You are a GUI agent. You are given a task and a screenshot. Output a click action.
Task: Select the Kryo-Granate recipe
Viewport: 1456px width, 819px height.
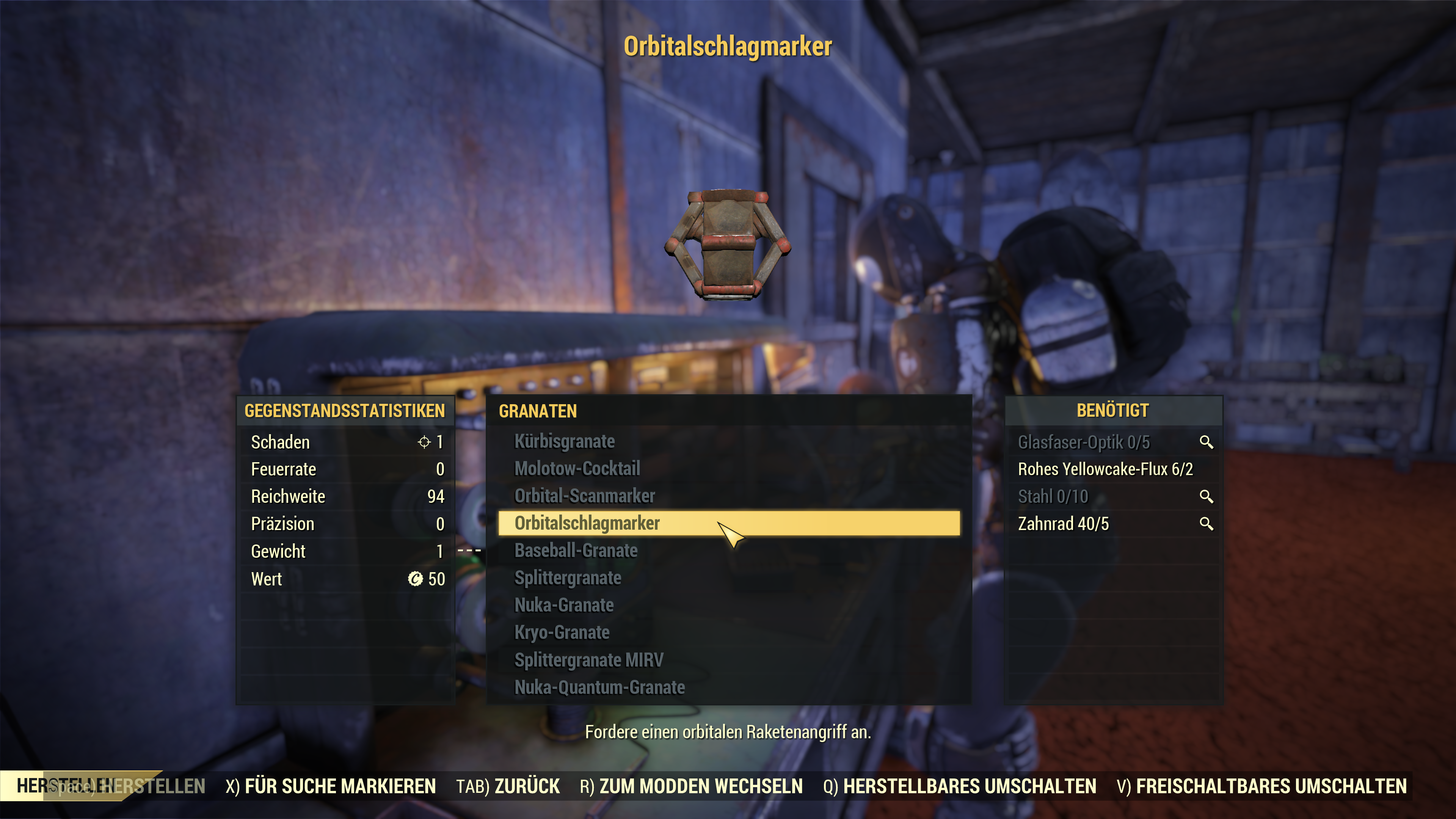[x=561, y=632]
